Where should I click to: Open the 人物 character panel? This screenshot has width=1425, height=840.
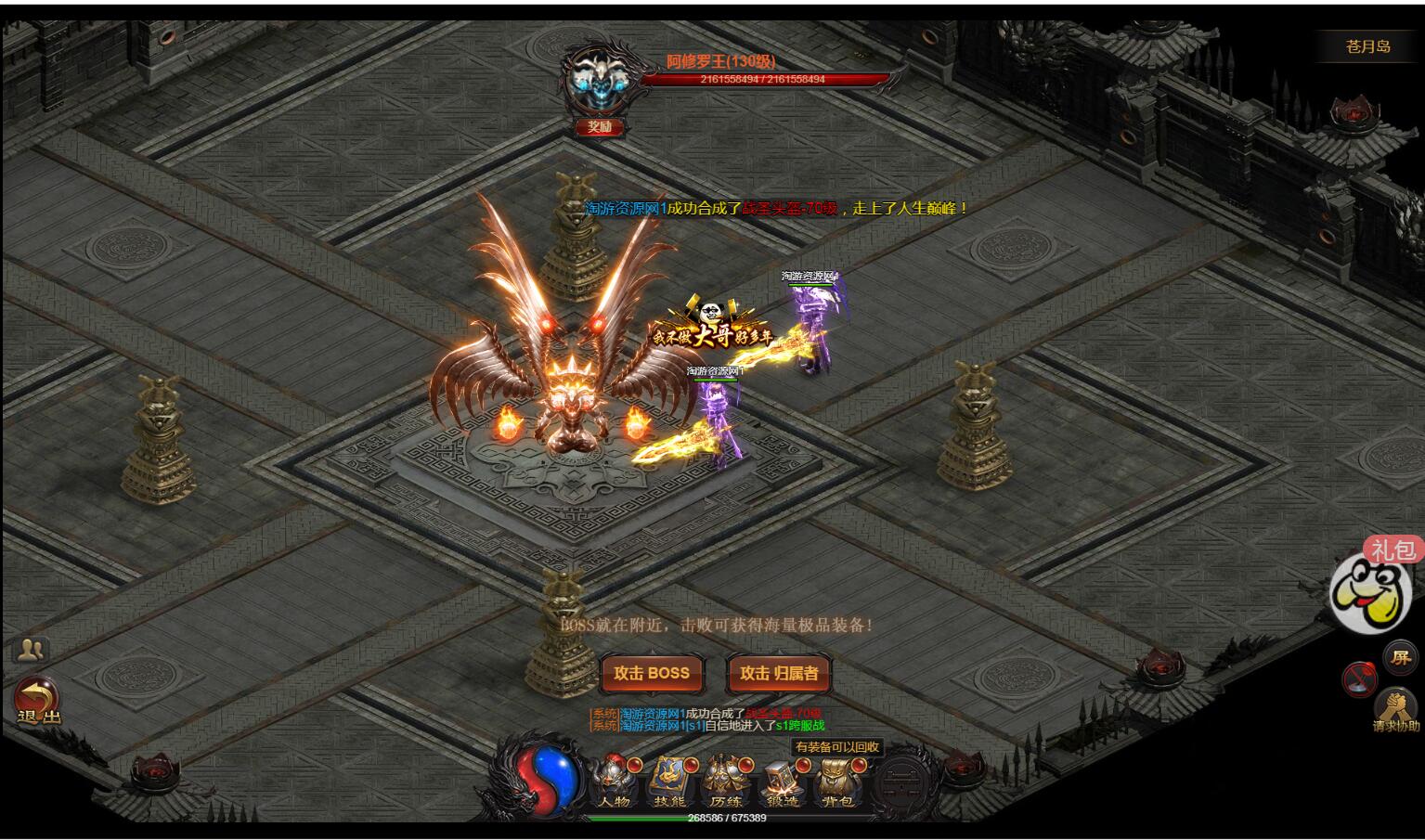click(614, 782)
